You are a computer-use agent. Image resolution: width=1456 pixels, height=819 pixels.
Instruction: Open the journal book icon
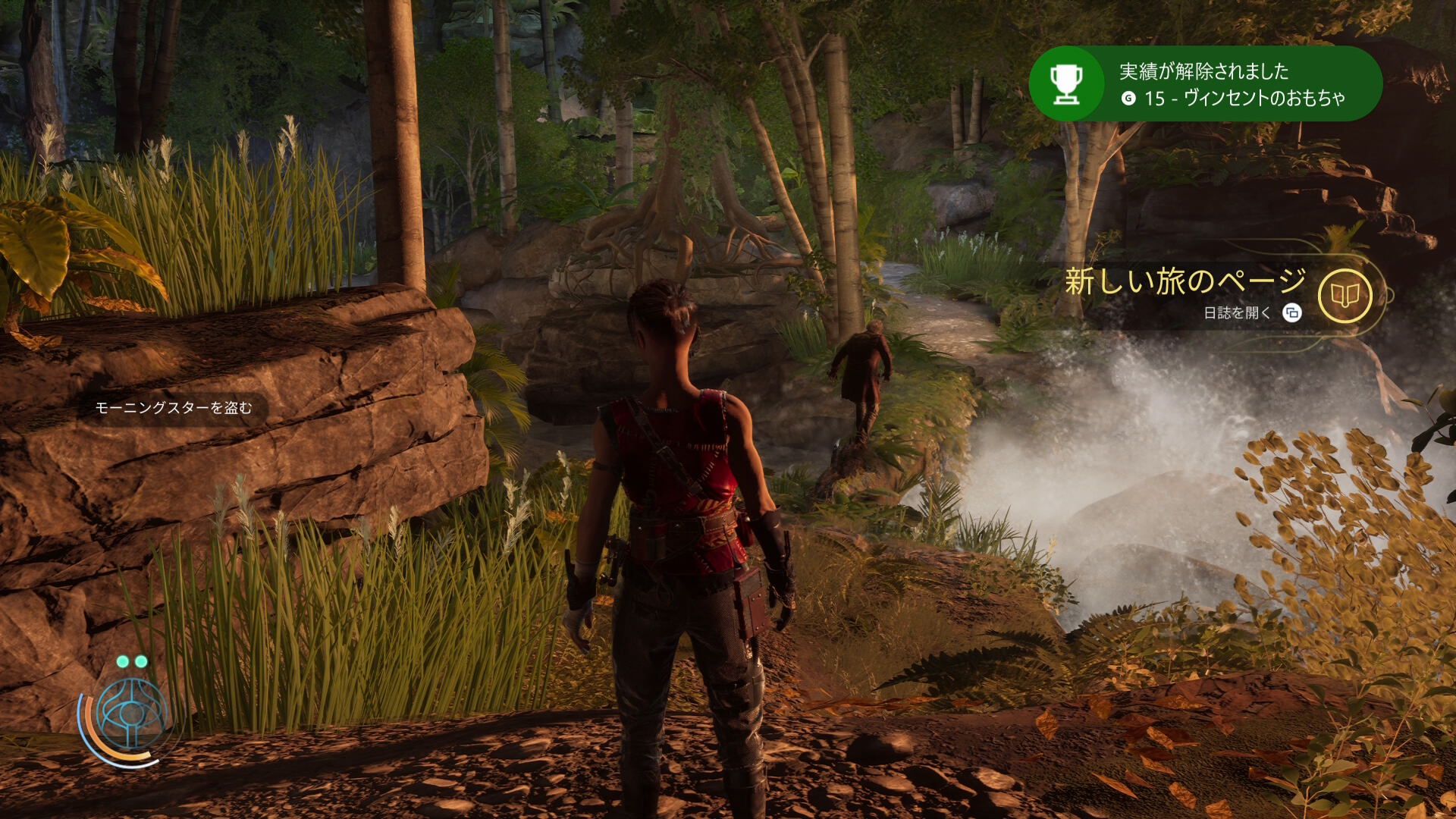point(1345,296)
